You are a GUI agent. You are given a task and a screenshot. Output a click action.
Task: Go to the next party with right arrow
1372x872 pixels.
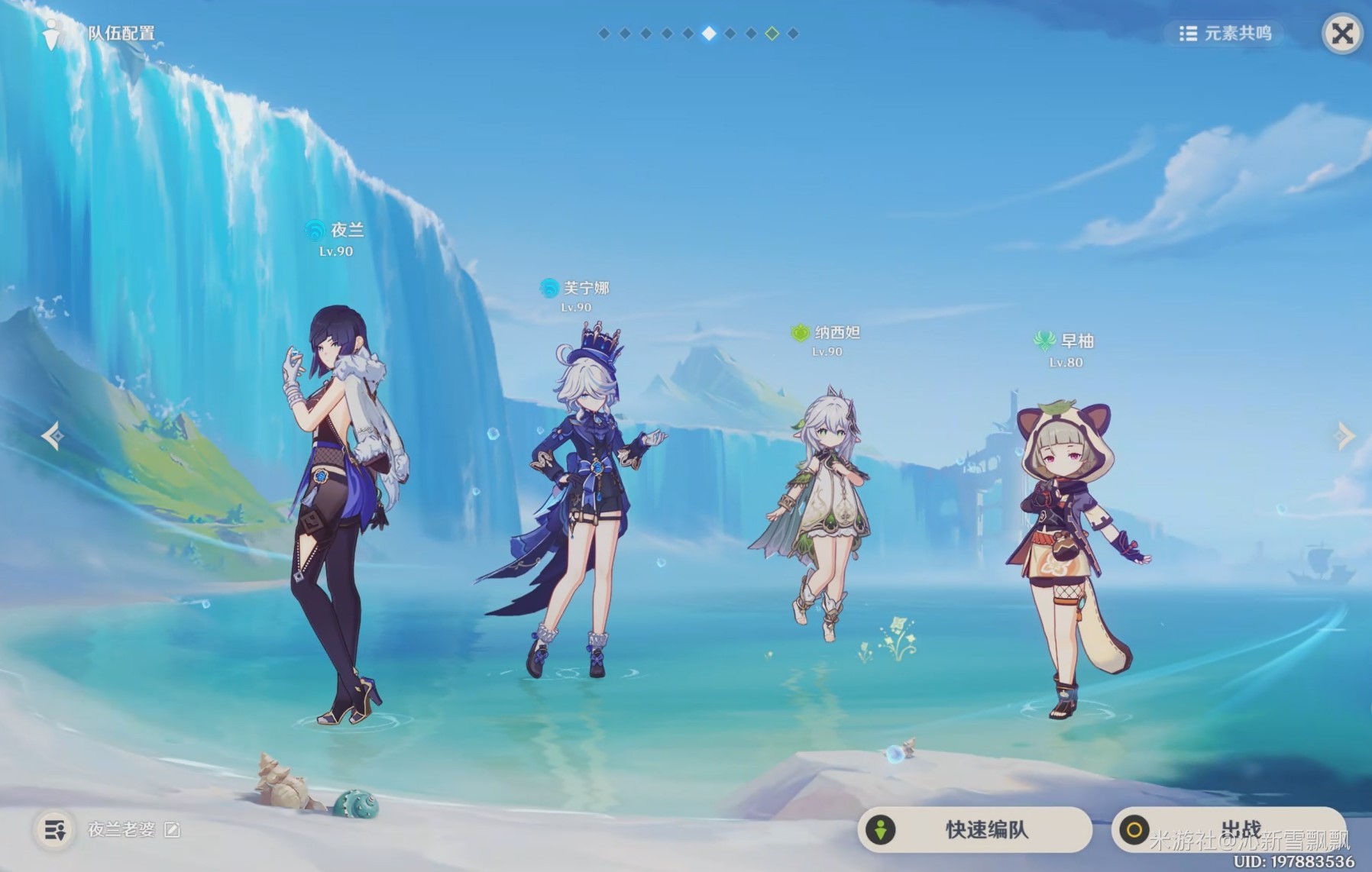point(1344,436)
